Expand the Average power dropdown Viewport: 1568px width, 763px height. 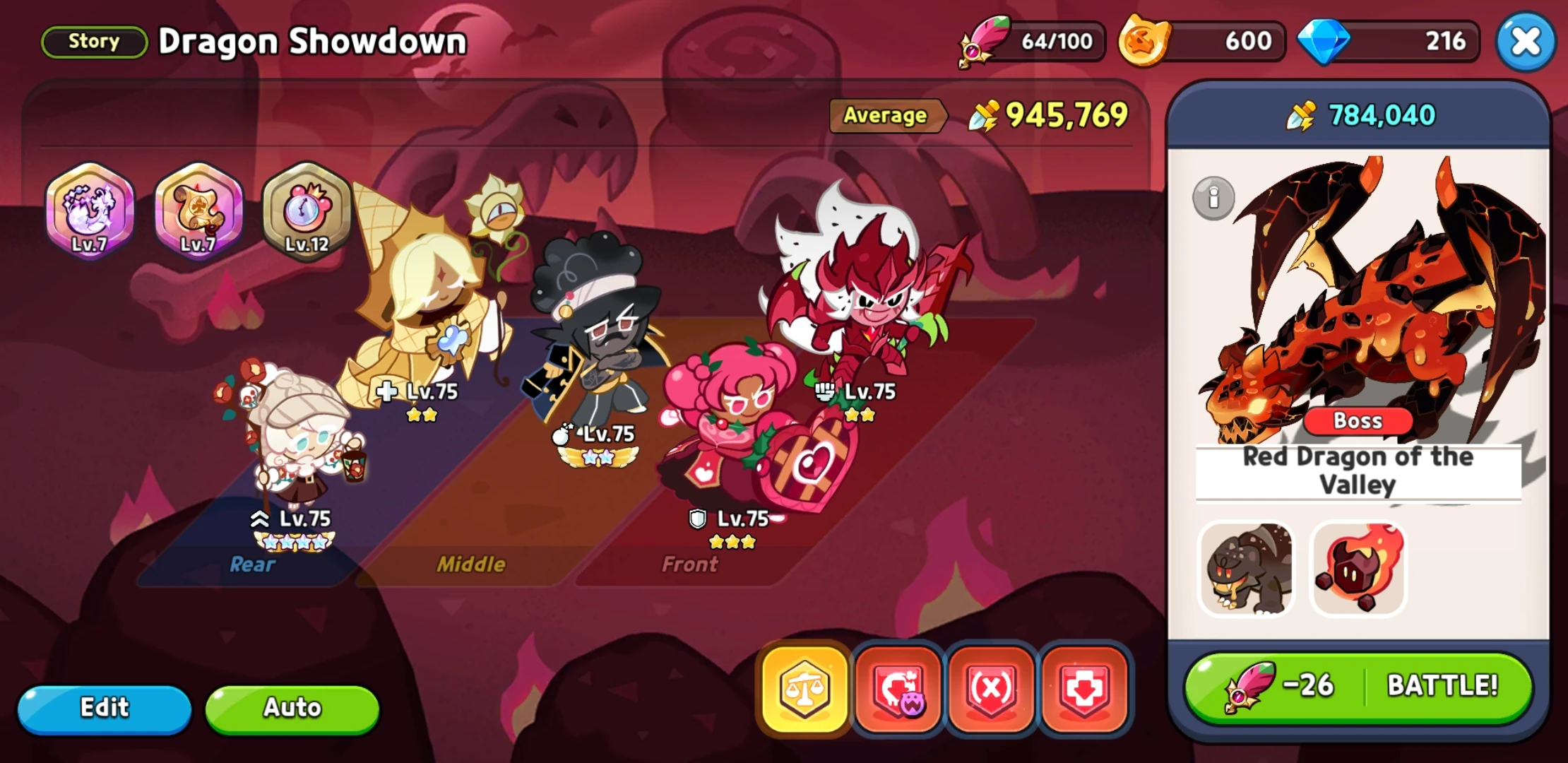[x=886, y=115]
